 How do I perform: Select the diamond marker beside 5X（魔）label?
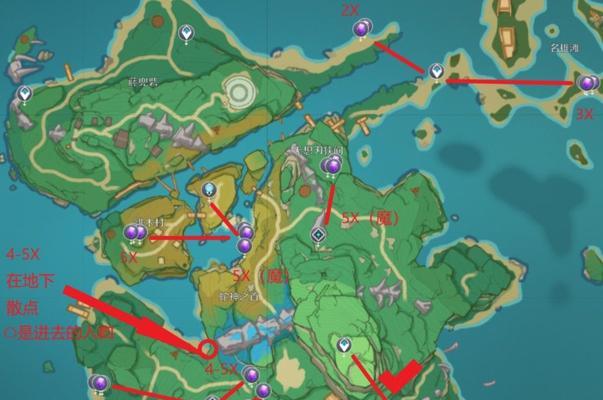319,234
